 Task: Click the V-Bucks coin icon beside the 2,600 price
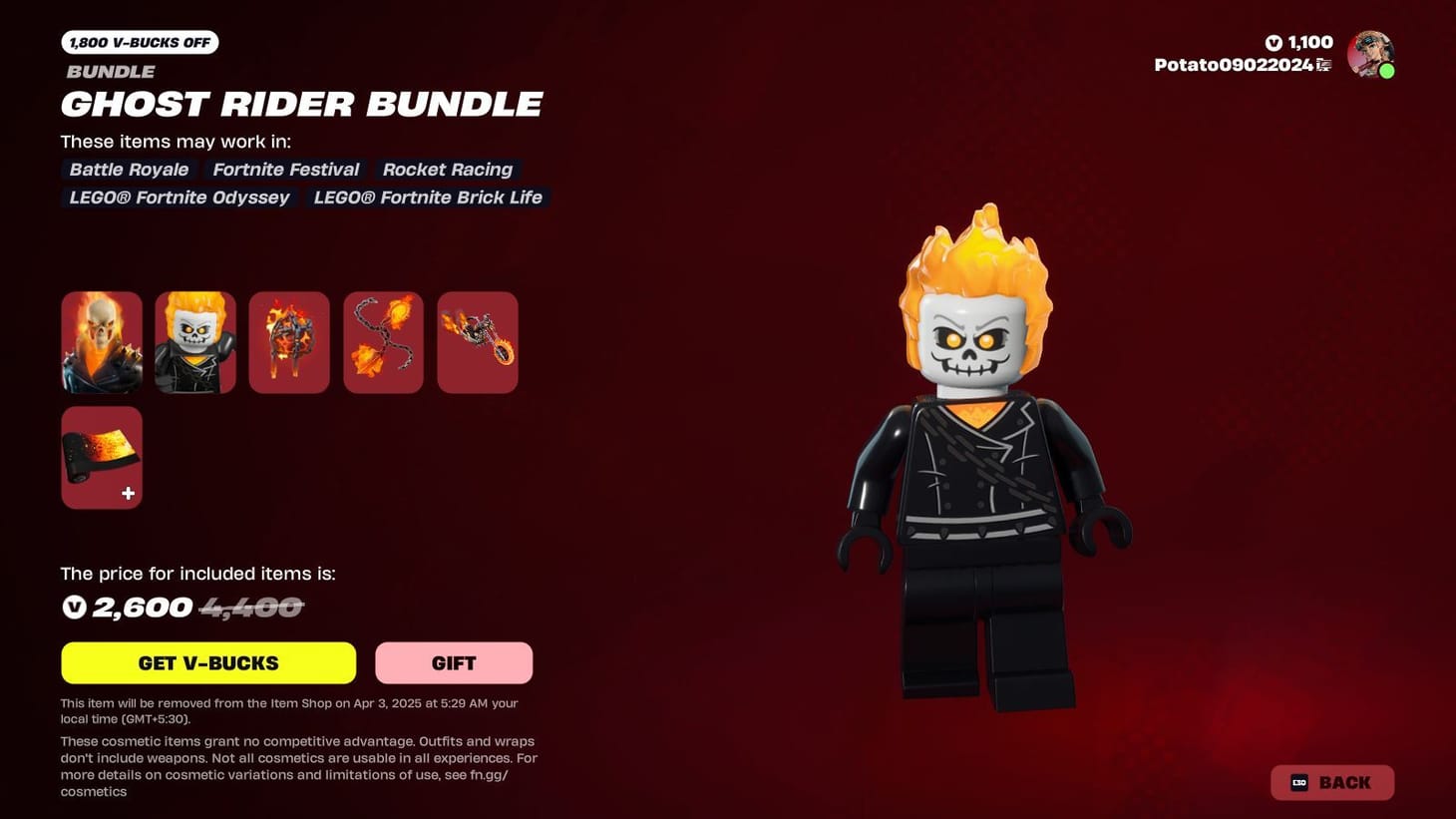click(x=73, y=607)
